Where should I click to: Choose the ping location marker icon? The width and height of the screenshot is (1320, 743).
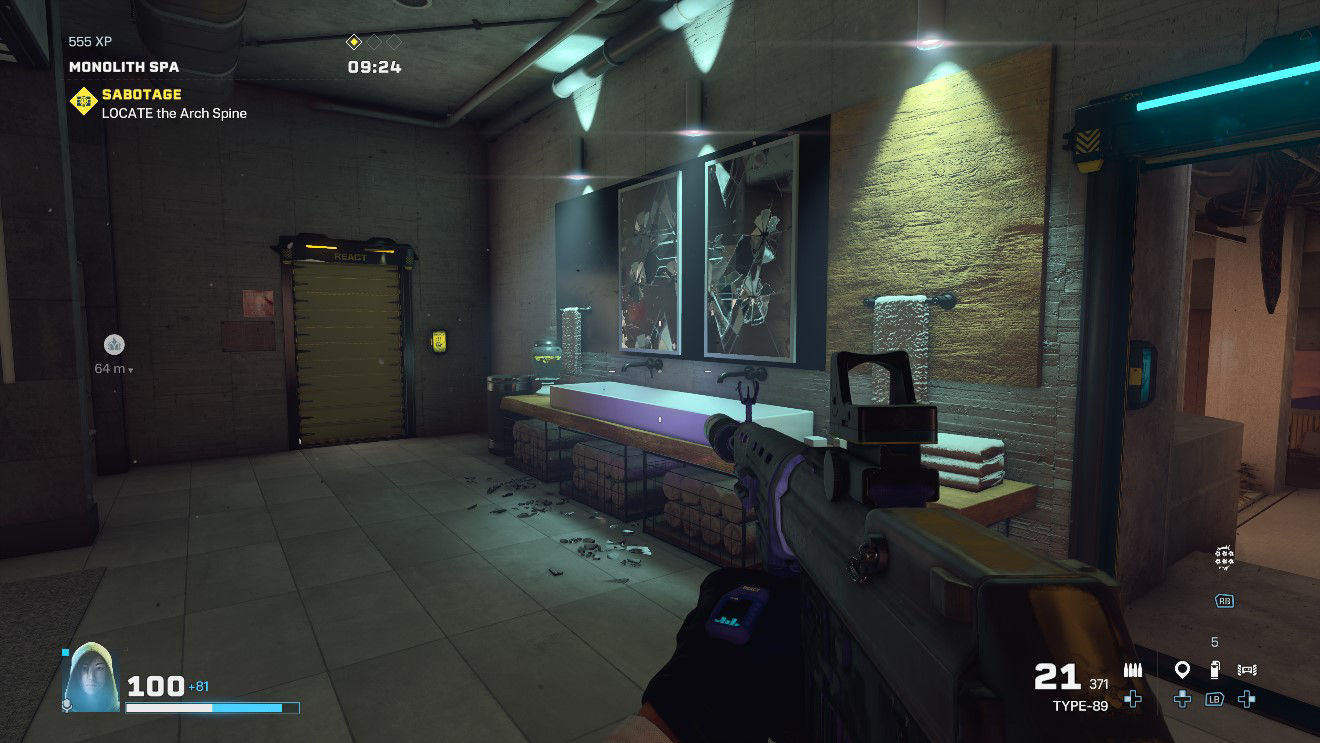point(1182,669)
